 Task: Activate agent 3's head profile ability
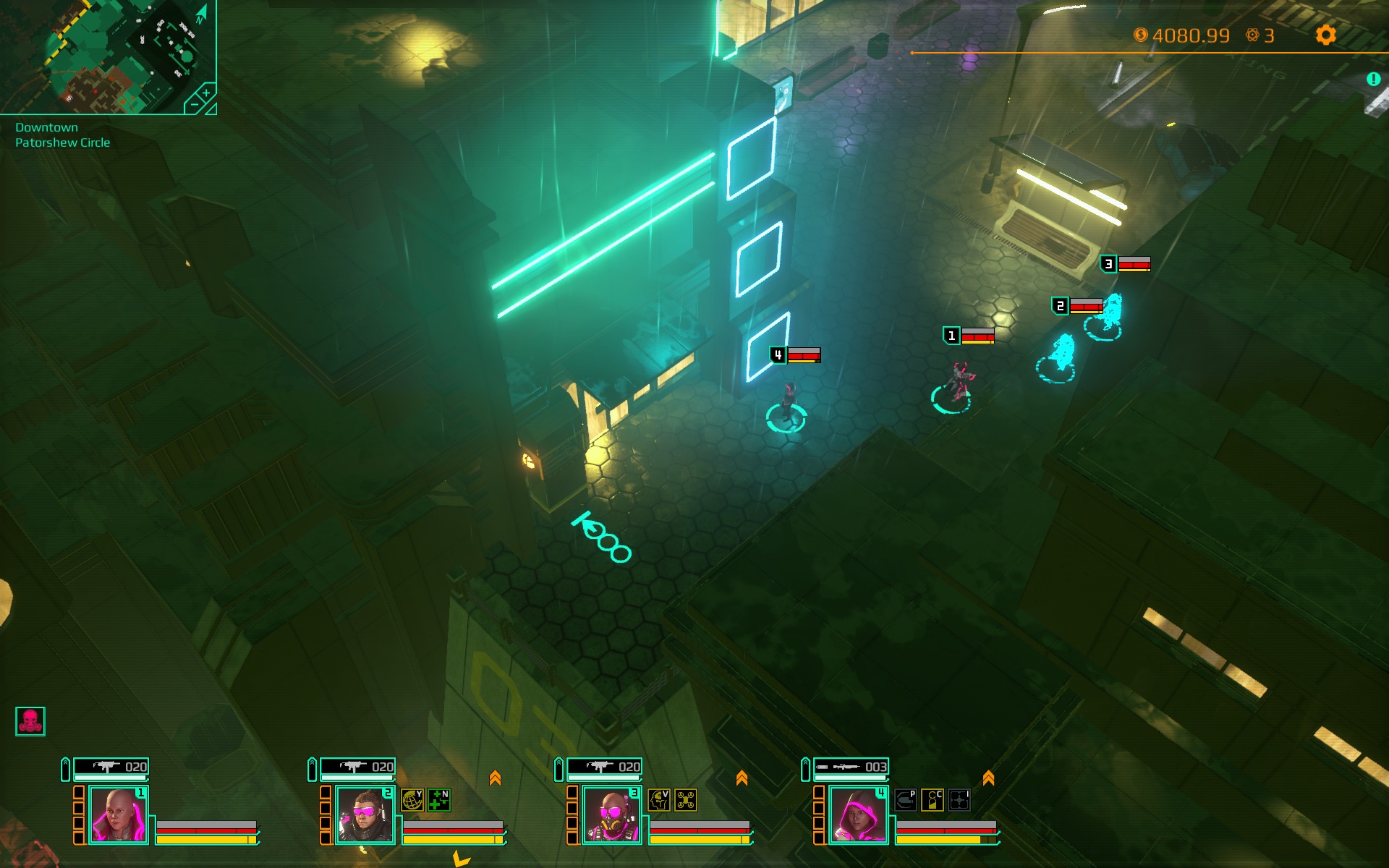pyautogui.click(x=658, y=800)
